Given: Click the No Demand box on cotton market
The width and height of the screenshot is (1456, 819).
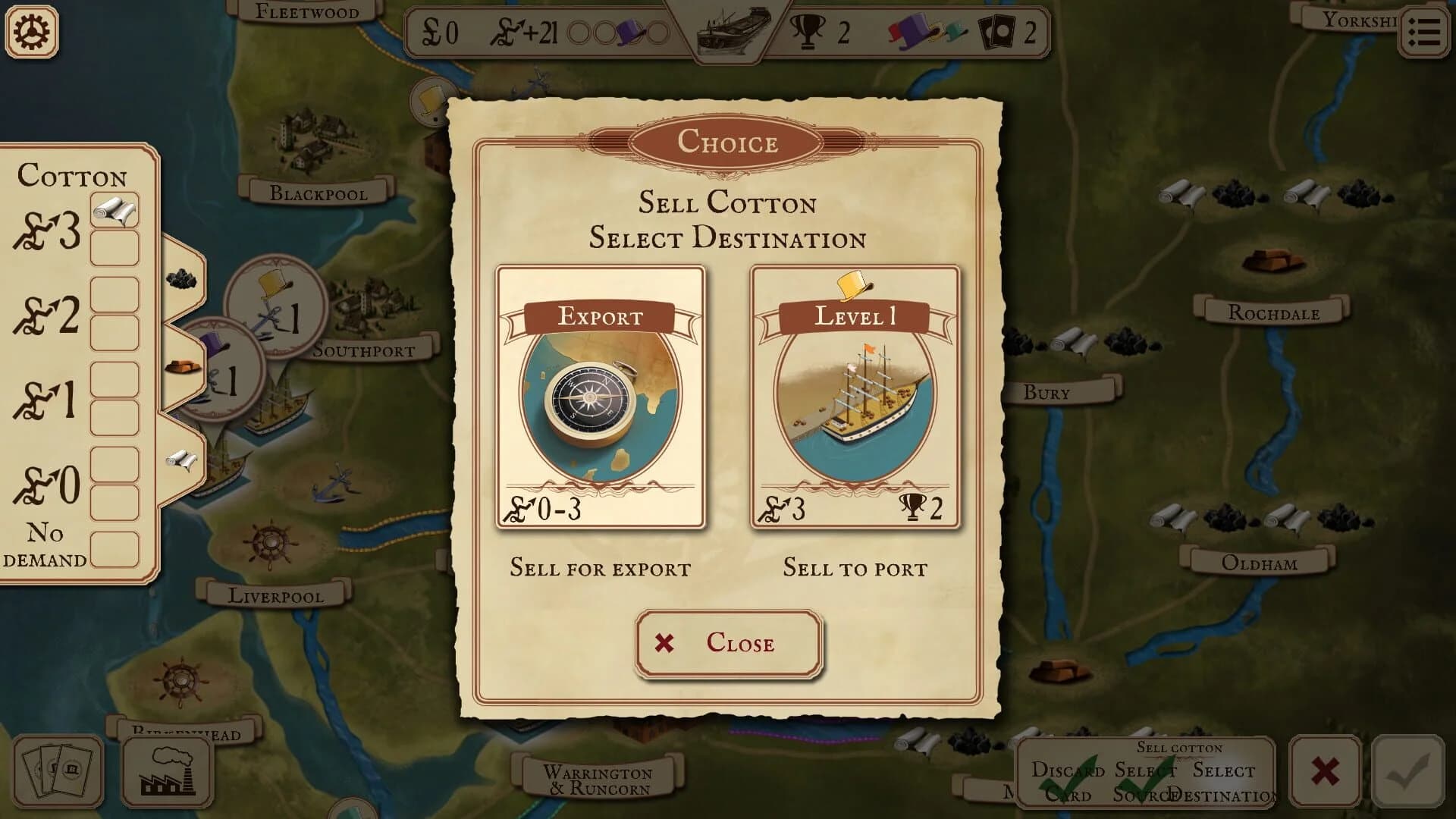Looking at the screenshot, I should click(114, 548).
